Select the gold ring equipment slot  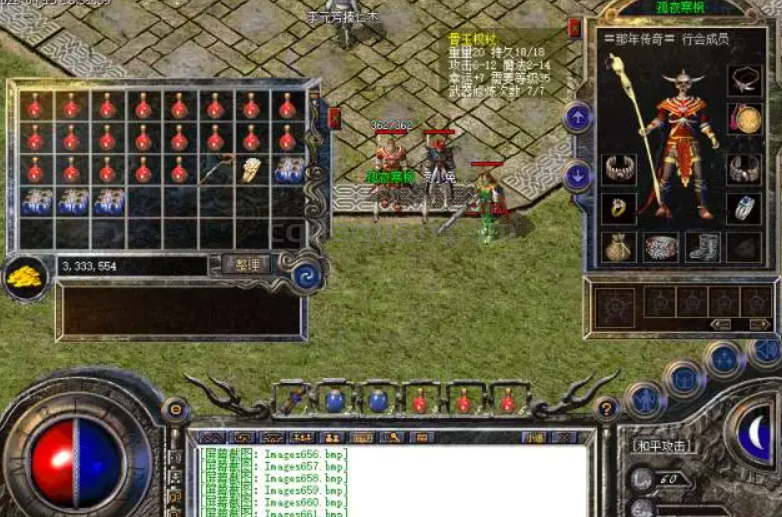click(x=619, y=208)
